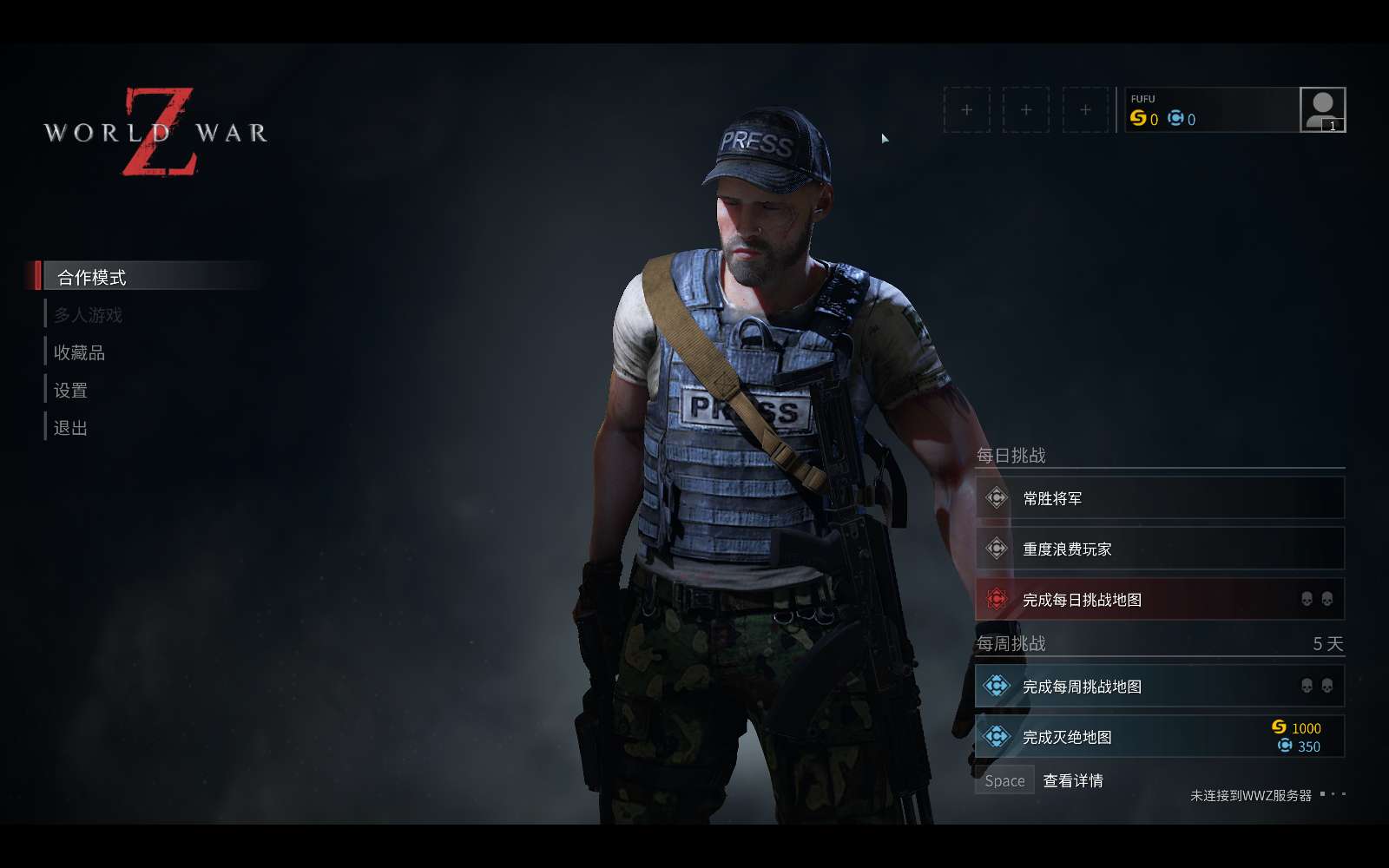The image size is (1389, 868).
Task: Click 查看详情 to view challenge details
Action: pyautogui.click(x=1072, y=780)
